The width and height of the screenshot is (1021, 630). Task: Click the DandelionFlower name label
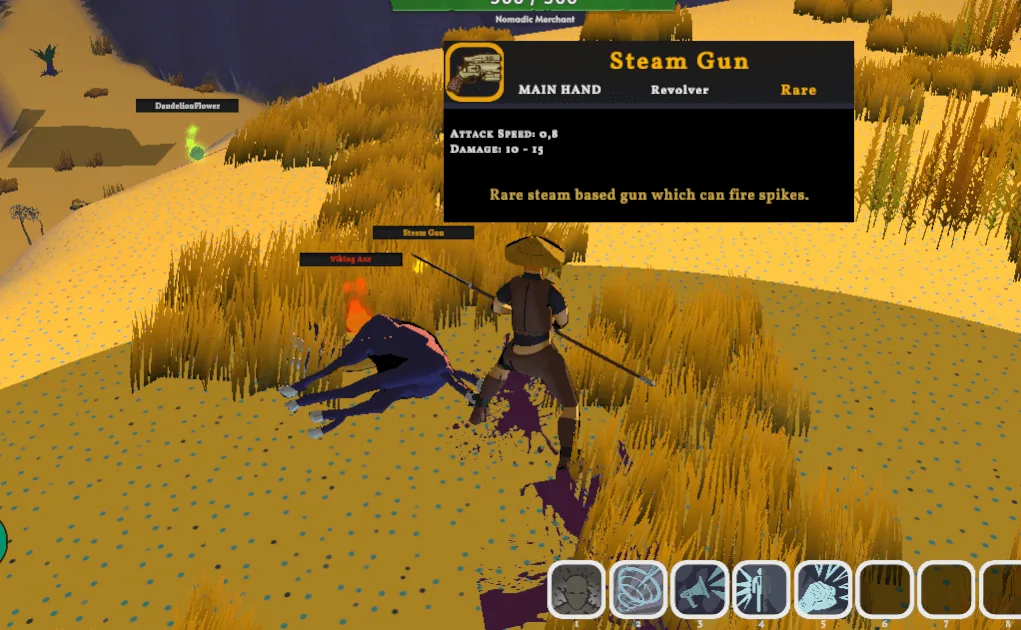[x=188, y=106]
